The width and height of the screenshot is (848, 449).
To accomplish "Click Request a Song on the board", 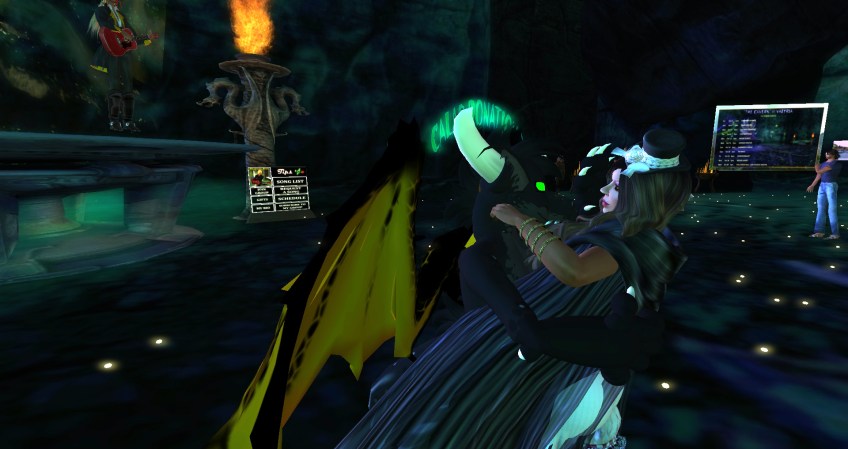I will (x=290, y=190).
